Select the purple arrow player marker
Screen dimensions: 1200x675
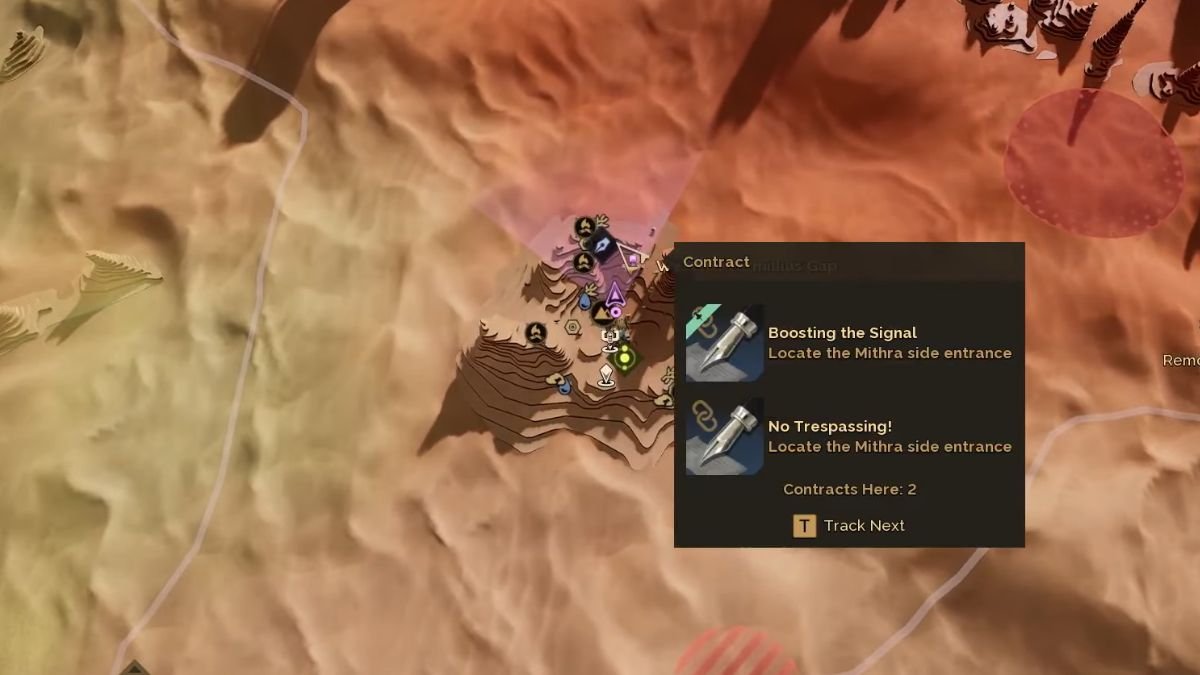(614, 294)
